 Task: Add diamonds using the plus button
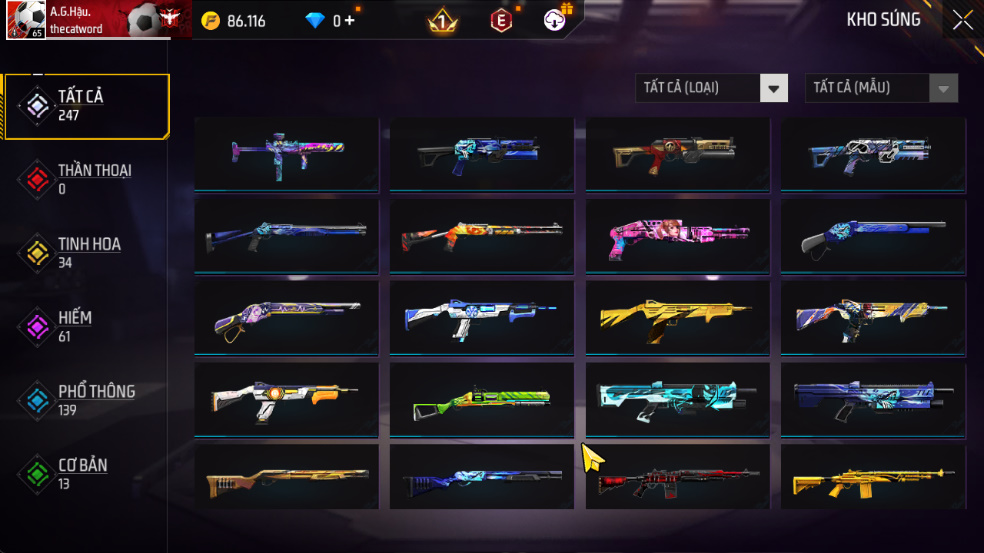point(349,20)
